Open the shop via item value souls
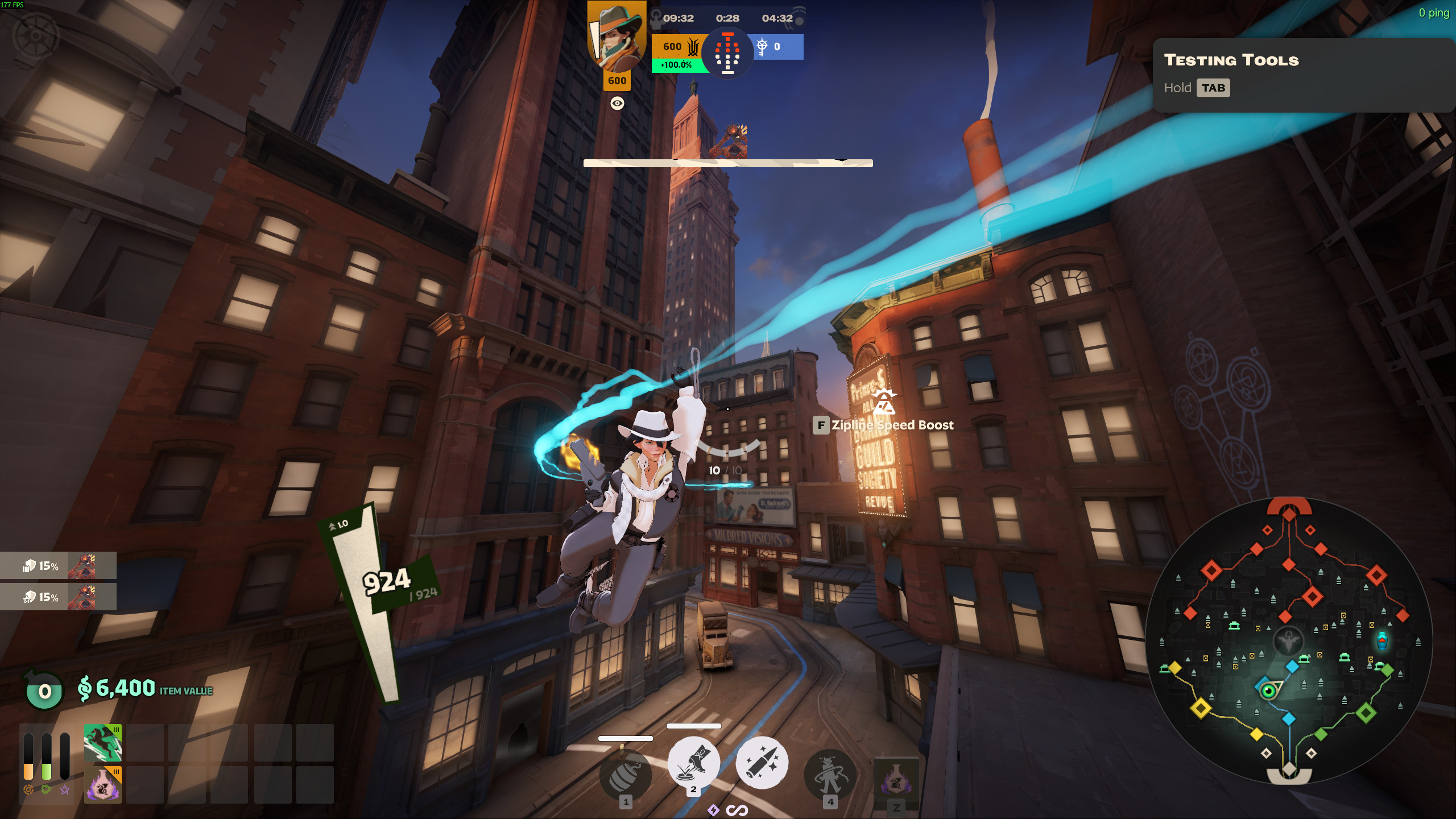1456x819 pixels. (145, 689)
